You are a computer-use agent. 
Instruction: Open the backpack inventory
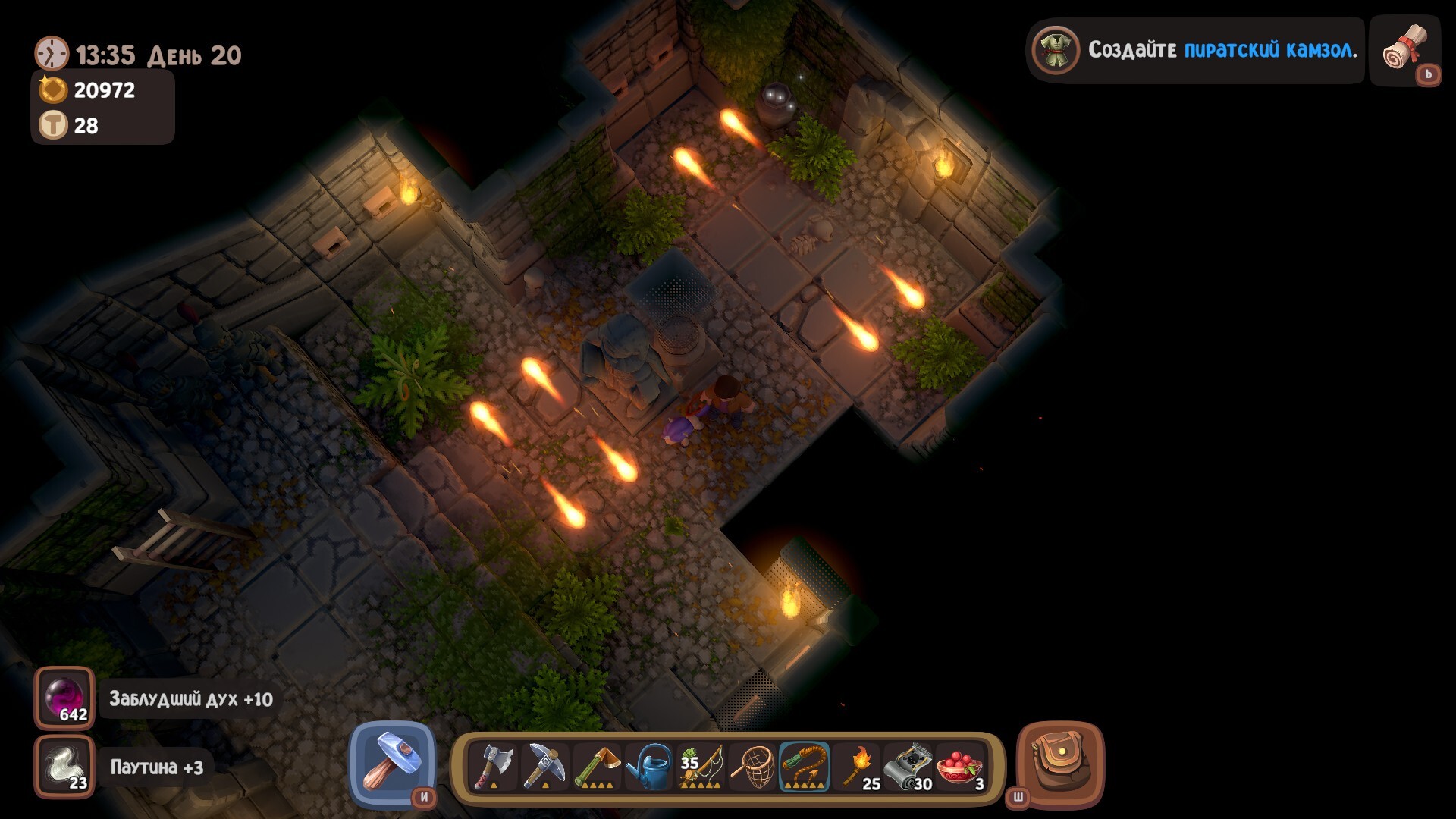coord(1060,763)
